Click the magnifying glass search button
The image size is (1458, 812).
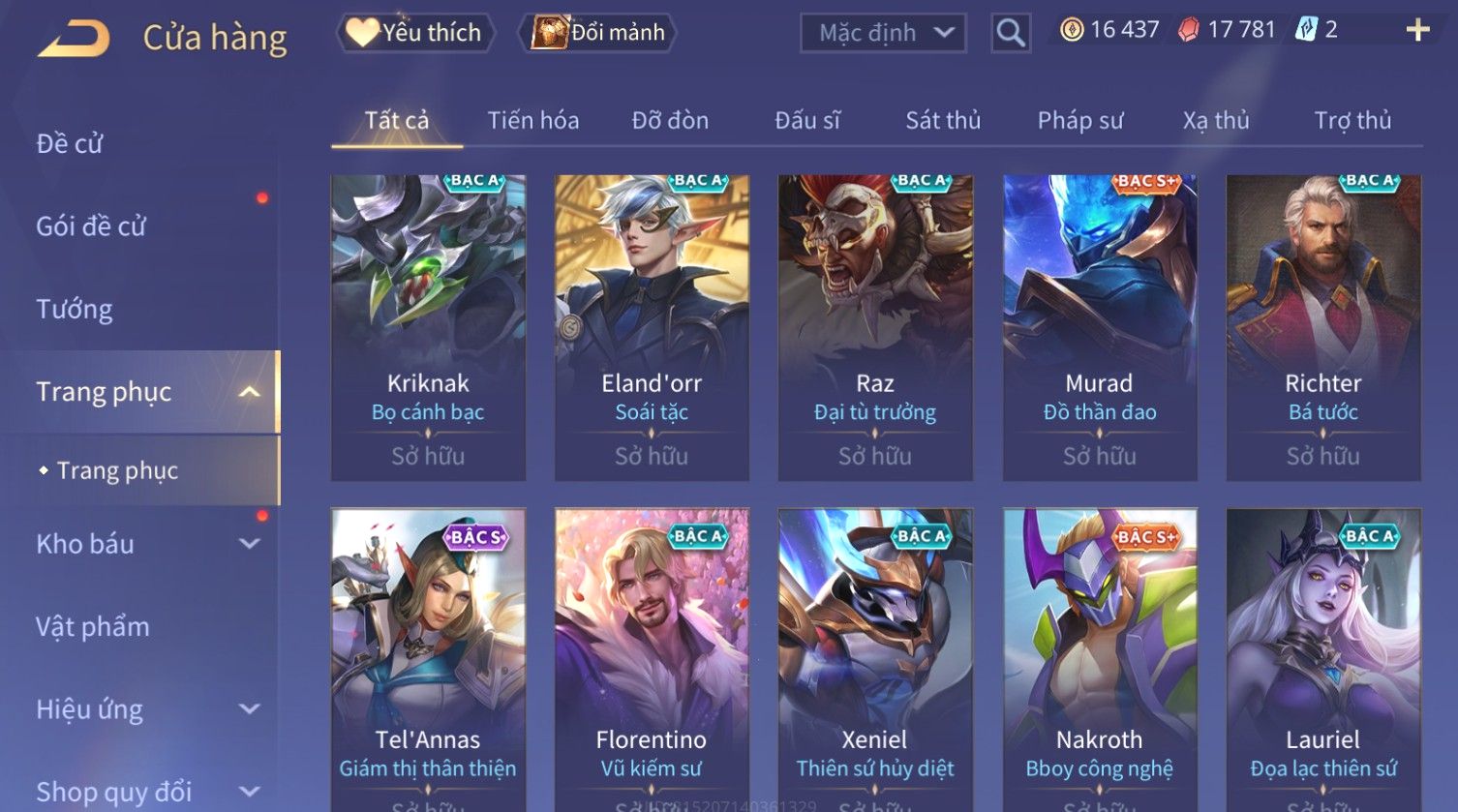pyautogui.click(x=1010, y=33)
